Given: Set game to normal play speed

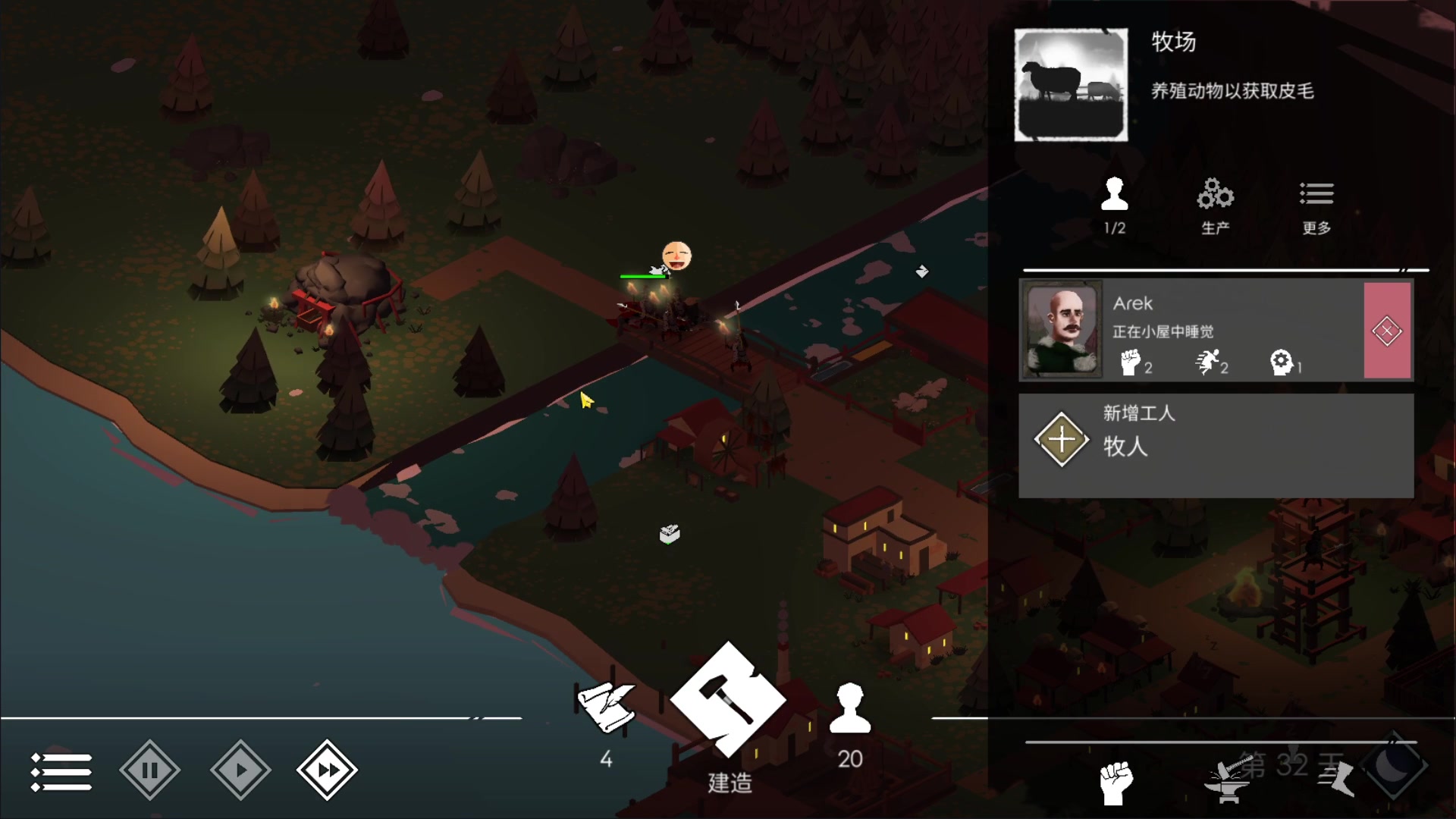Looking at the screenshot, I should tap(240, 770).
